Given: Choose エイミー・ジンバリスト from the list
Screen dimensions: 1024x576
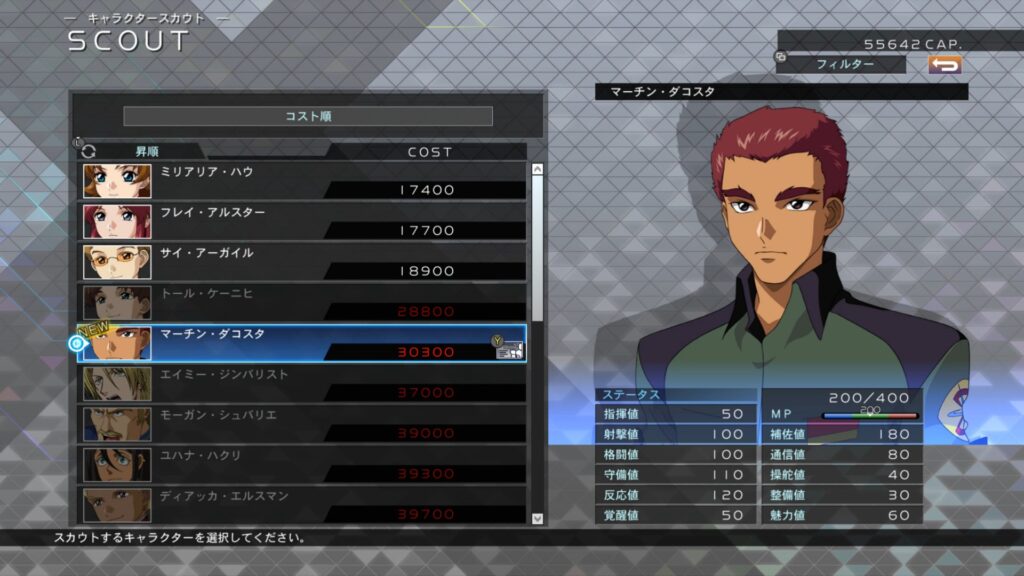Looking at the screenshot, I should (303, 384).
